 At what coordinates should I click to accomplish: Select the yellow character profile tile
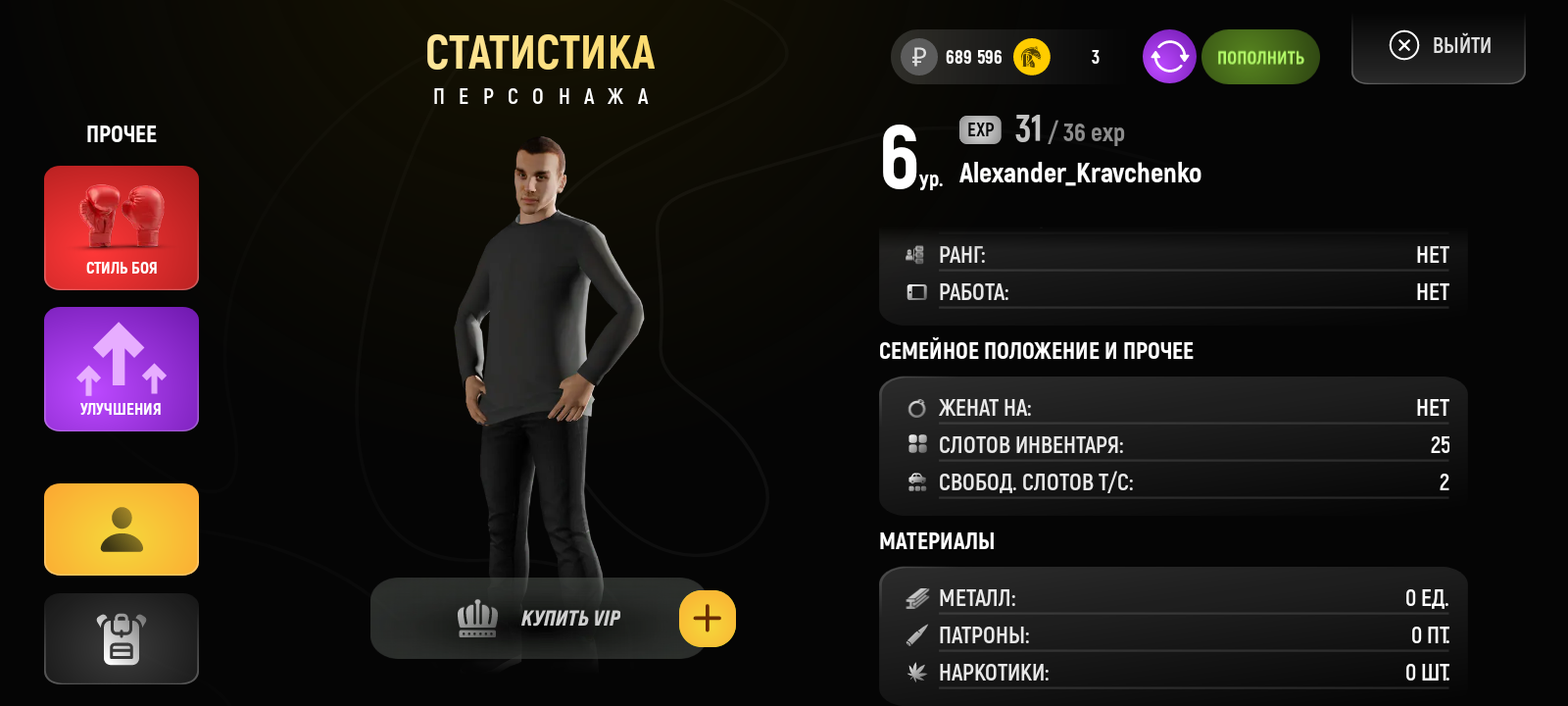[122, 529]
